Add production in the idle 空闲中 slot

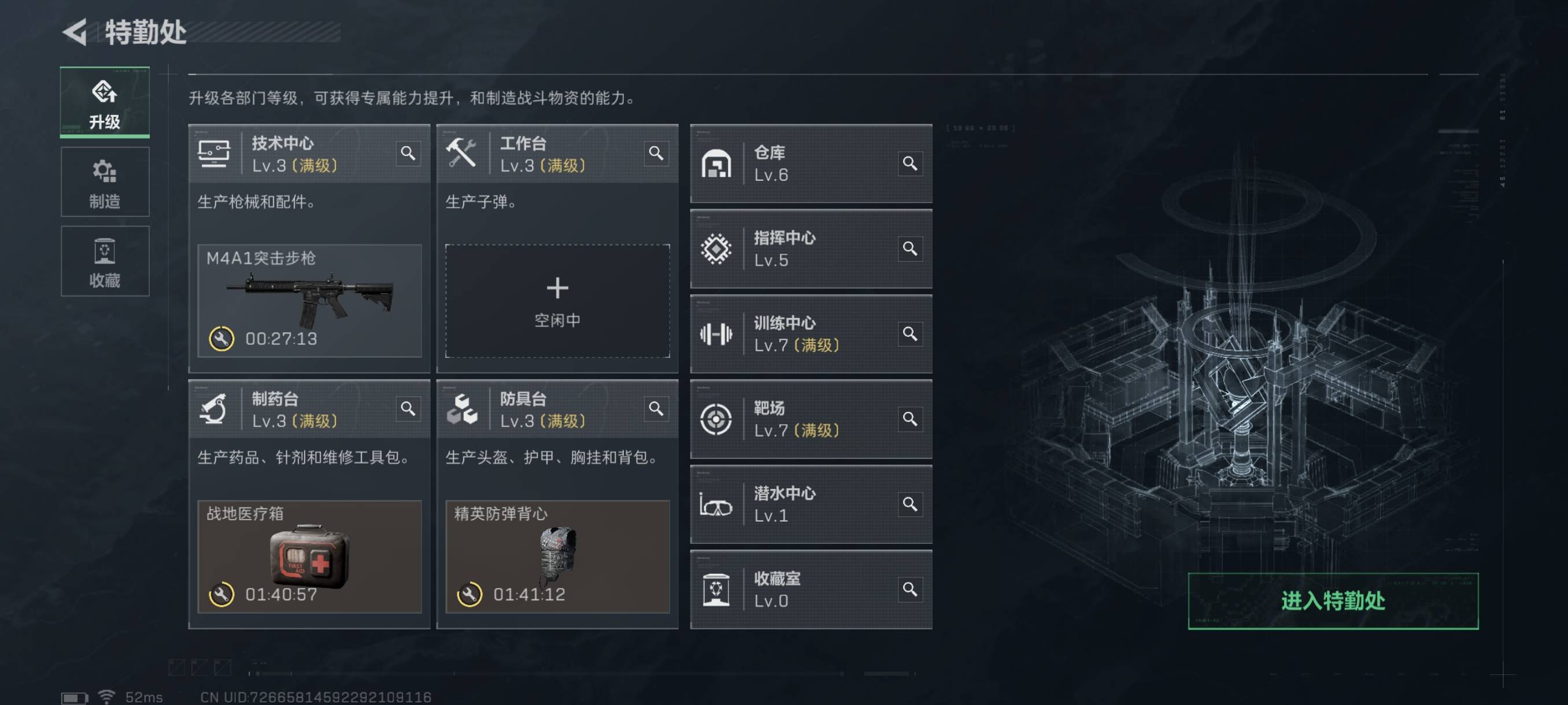[557, 300]
